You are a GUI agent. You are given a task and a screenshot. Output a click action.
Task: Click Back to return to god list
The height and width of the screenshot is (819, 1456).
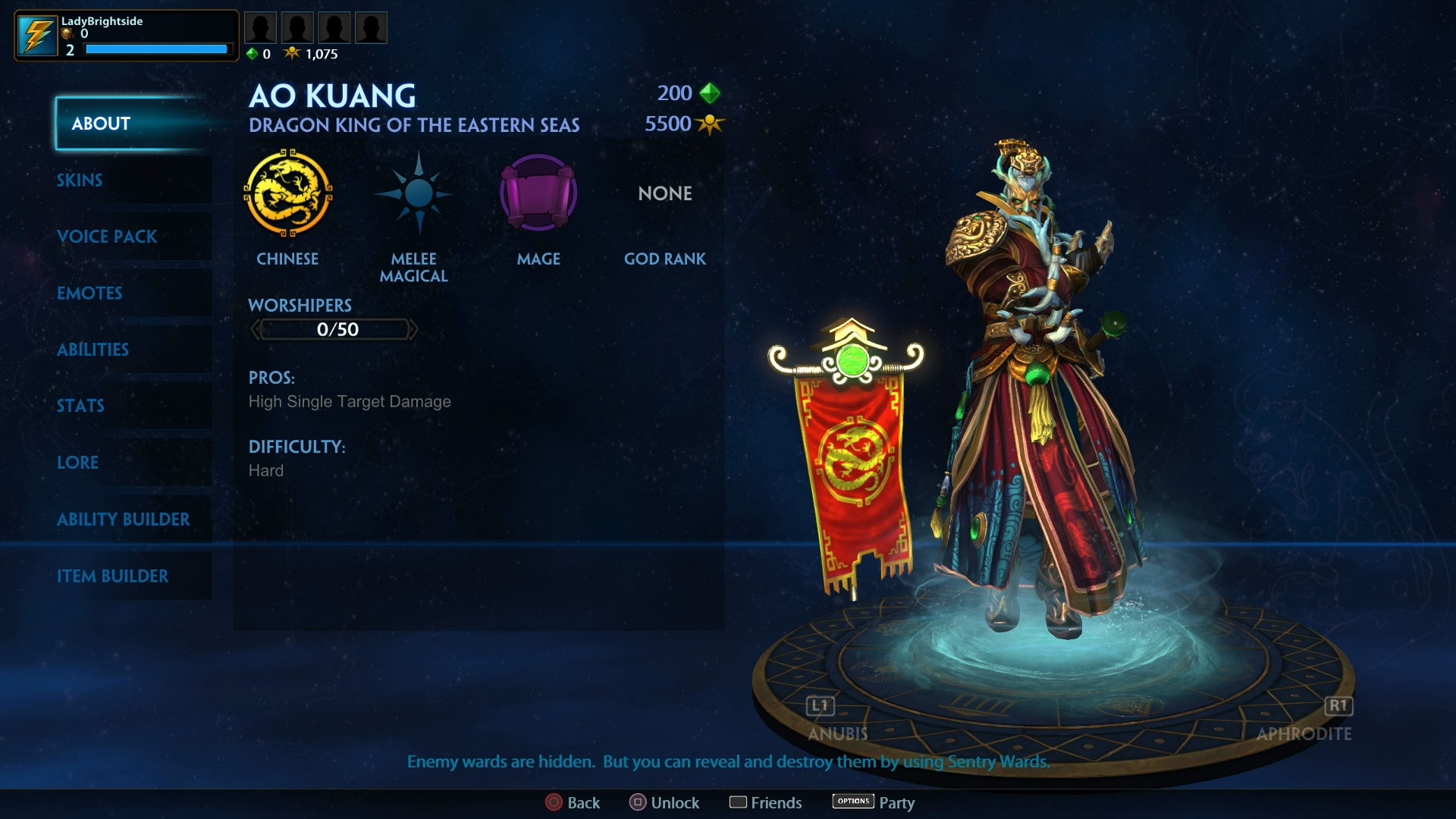pos(574,802)
